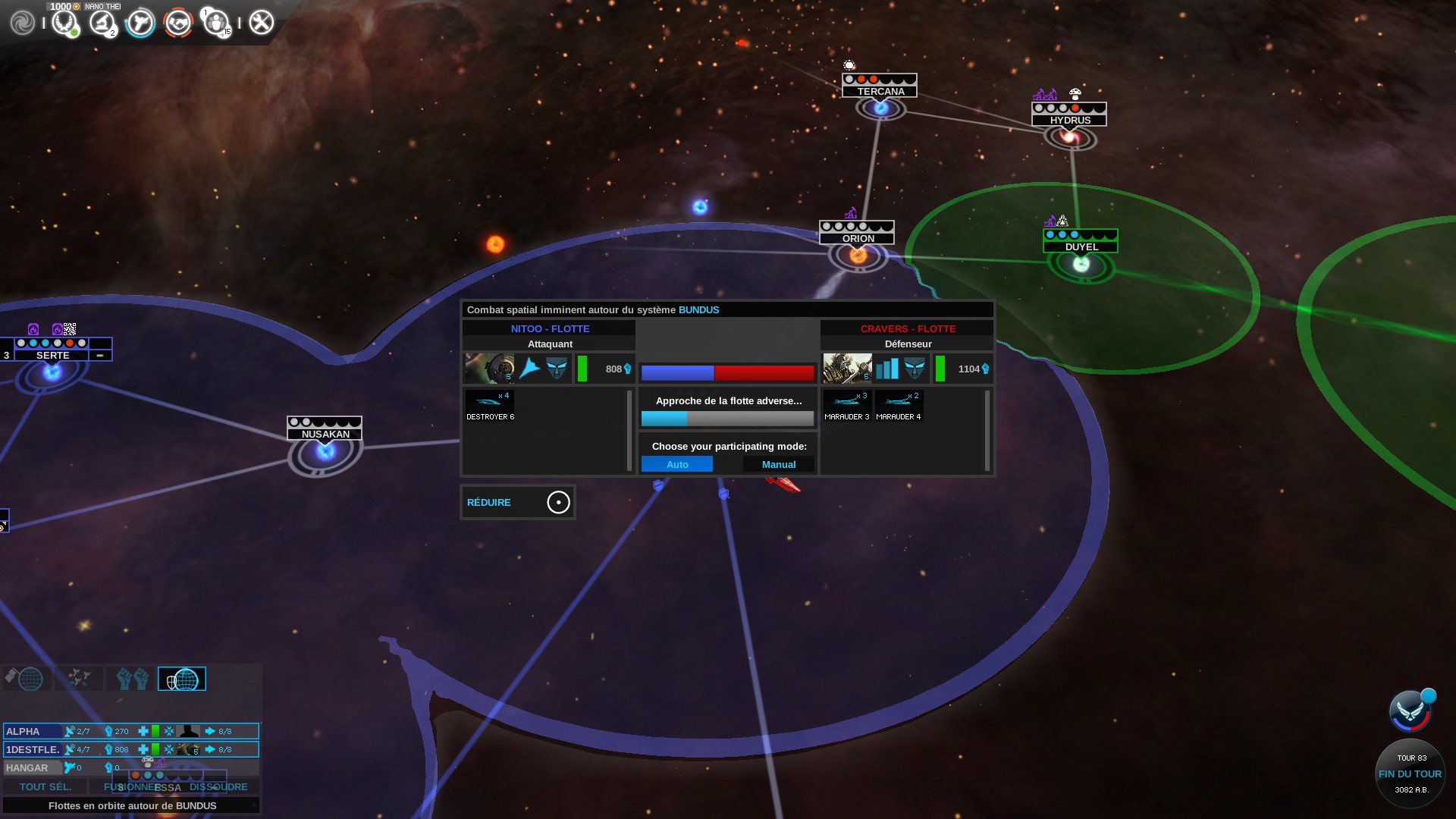Viewport: 1456px width, 819px height.
Task: Open the HANGAR row
Action: (30, 767)
